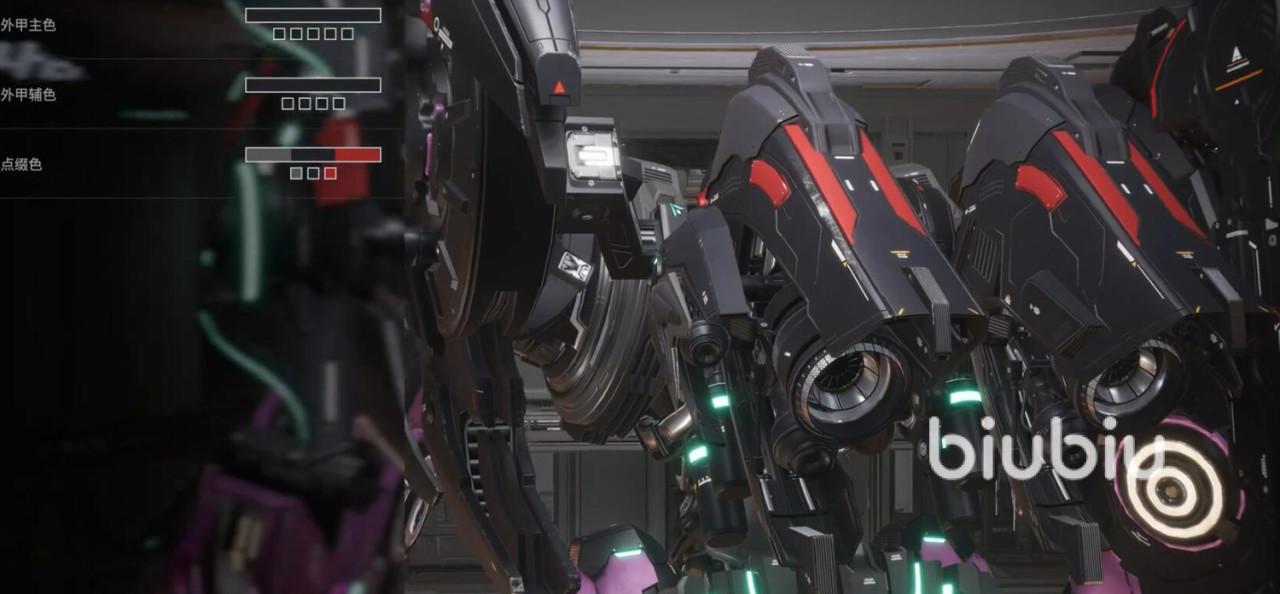Click the 点缀色 tri-color bar
1280x594 pixels.
(313, 155)
